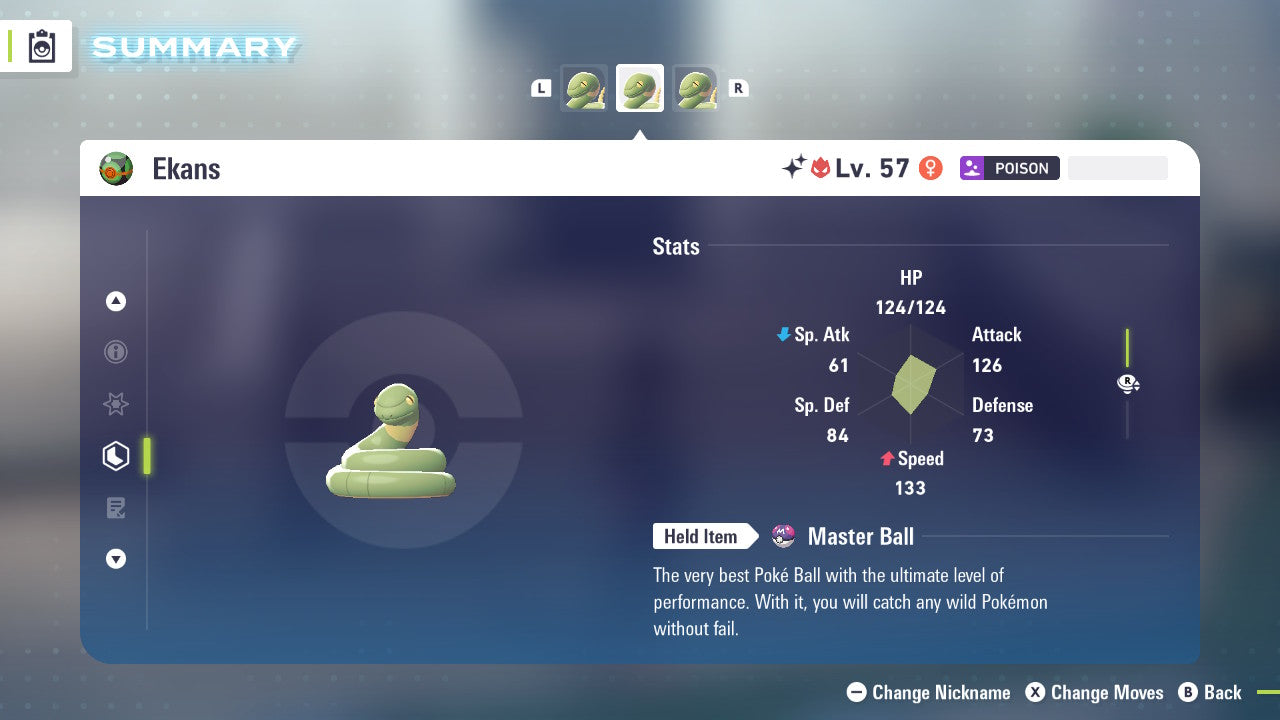Click the Poké Ball icon next to Ekans' name
Screen dimensions: 1280x720
pos(115,168)
